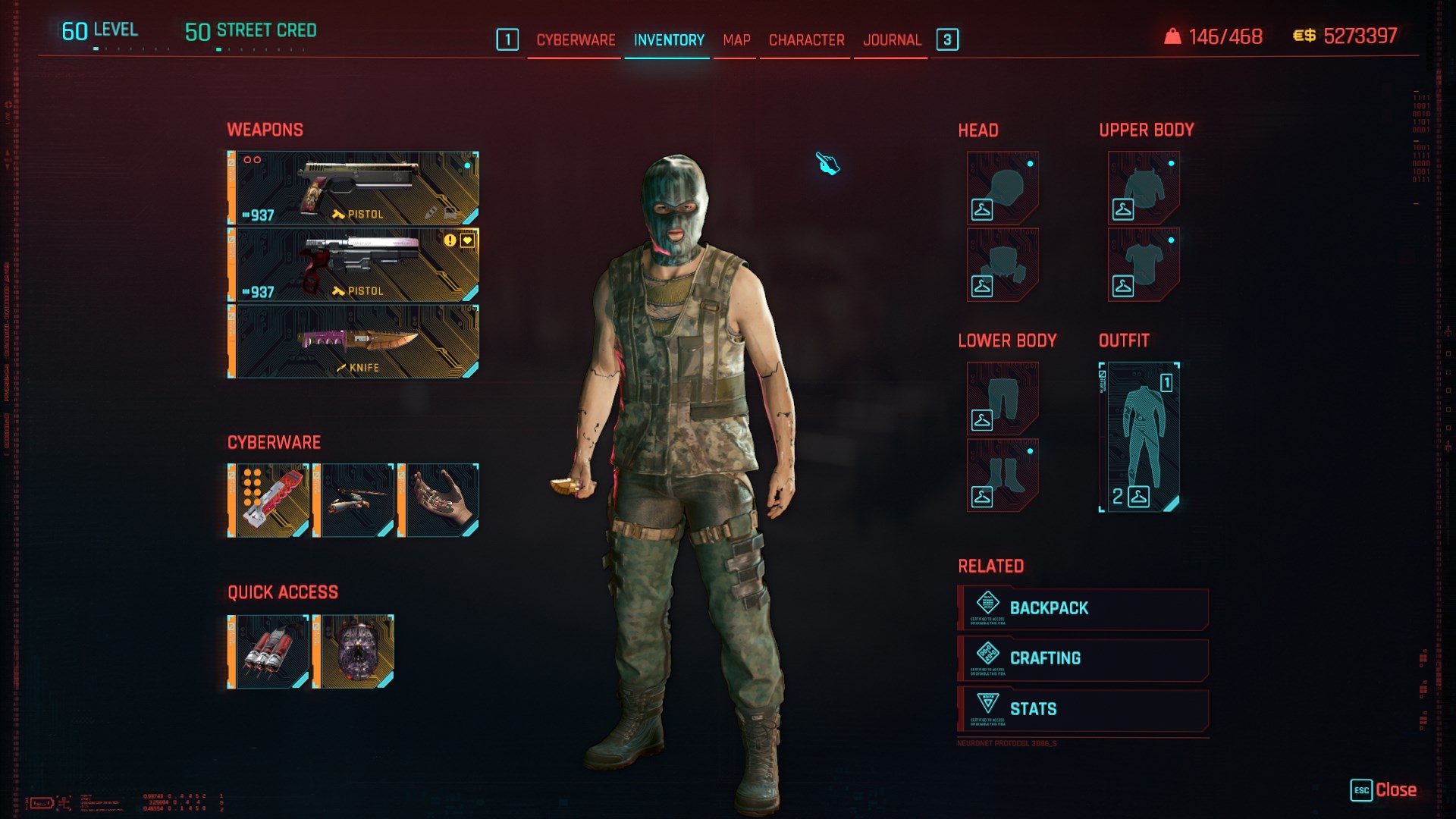Select the cap head slot

pos(1003,187)
